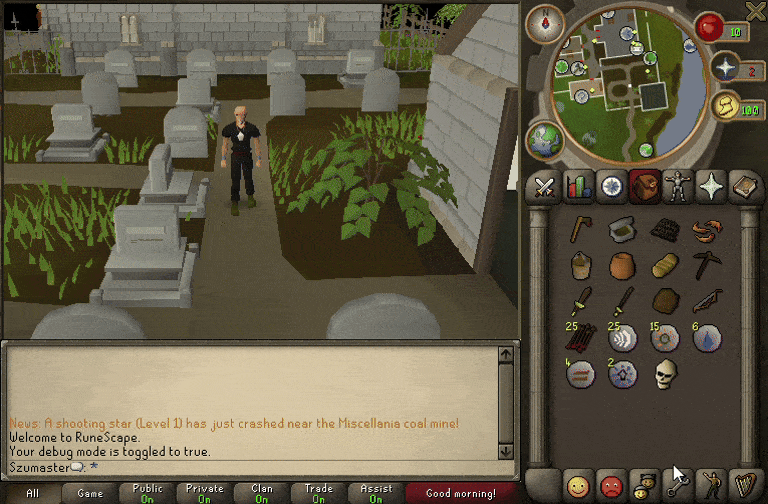This screenshot has width=768, height=504.
Task: Open the harp Music Player tab
Action: [743, 485]
